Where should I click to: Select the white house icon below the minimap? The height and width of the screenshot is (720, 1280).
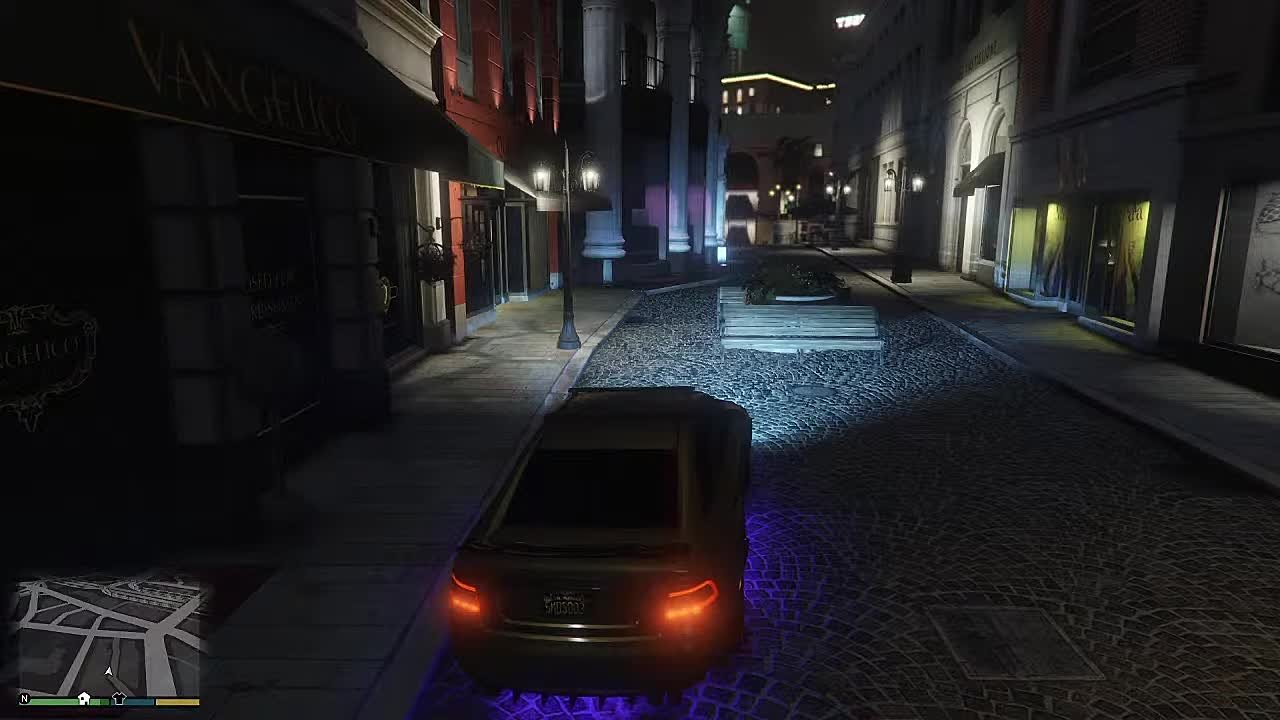point(84,697)
